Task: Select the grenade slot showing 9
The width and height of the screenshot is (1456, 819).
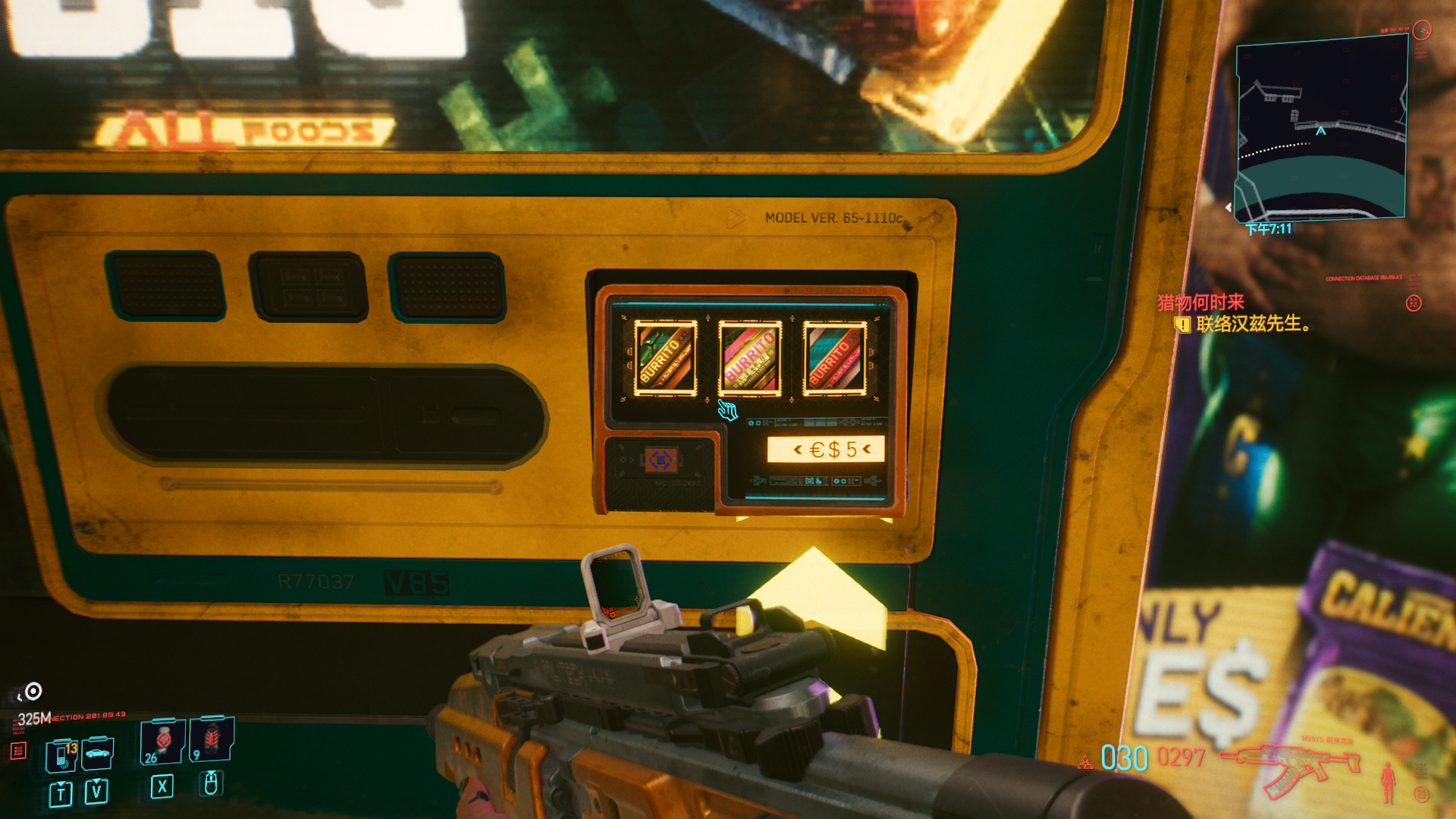Action: [x=212, y=739]
